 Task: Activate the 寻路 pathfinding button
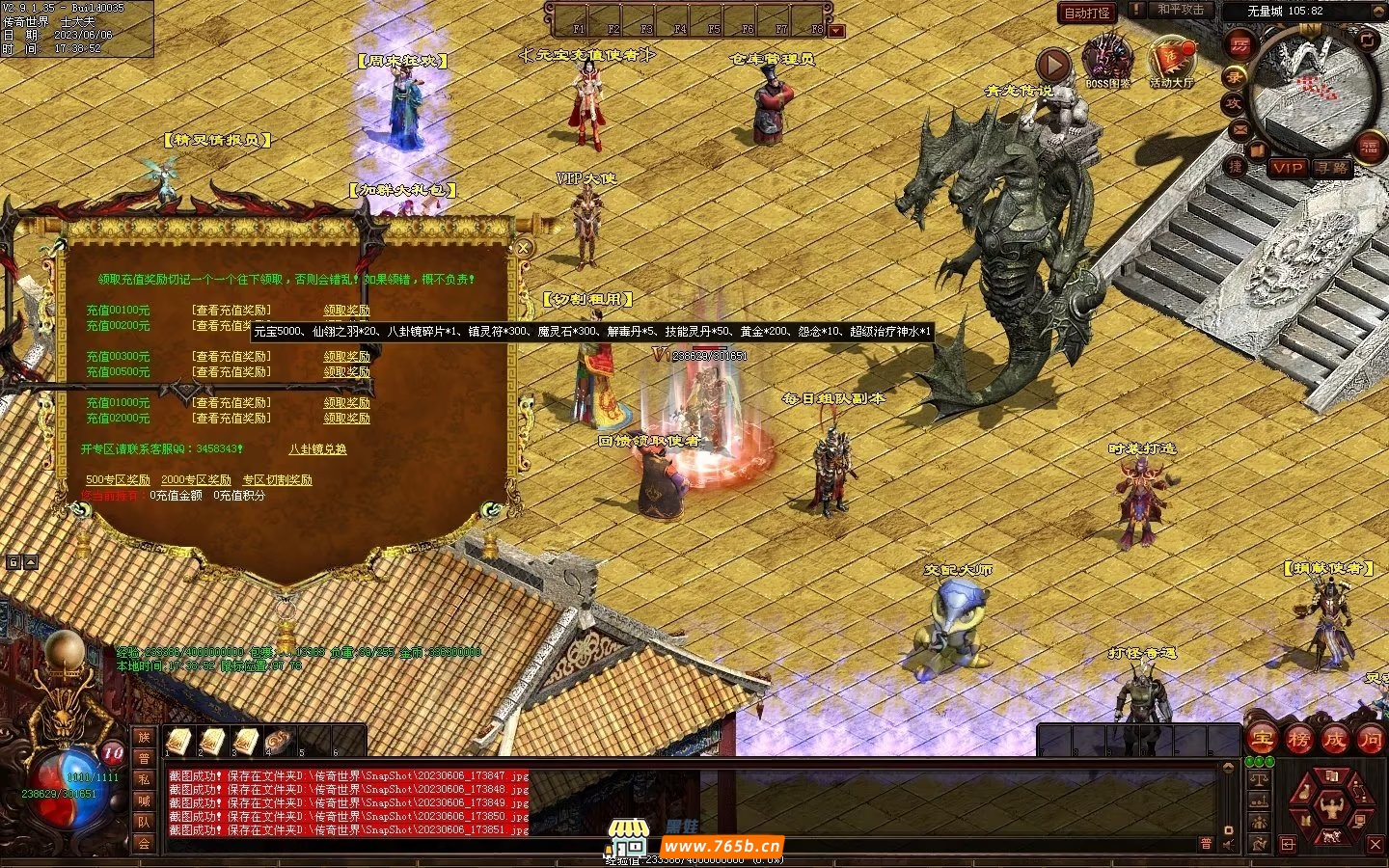click(x=1332, y=168)
